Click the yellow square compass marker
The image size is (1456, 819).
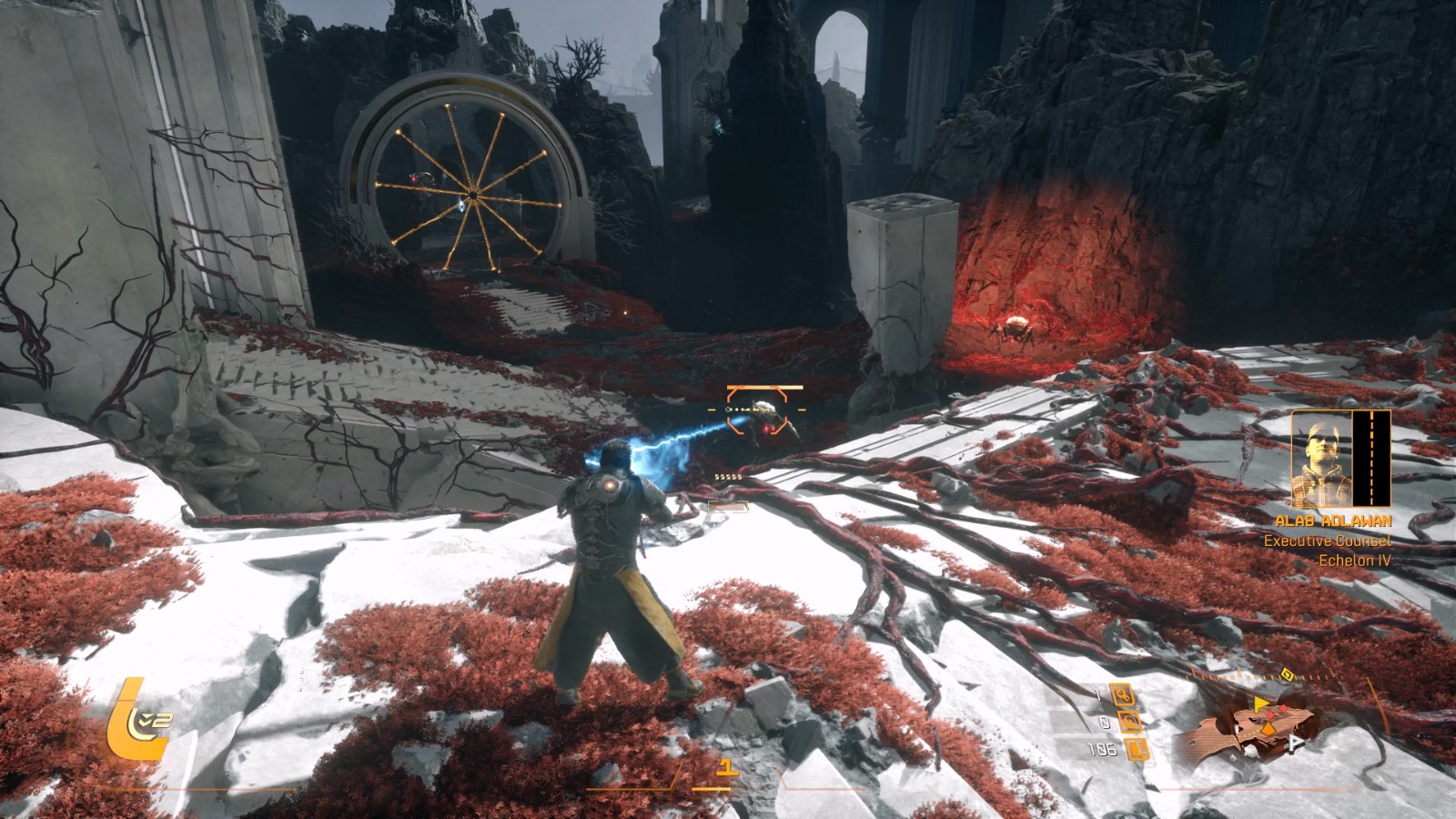coord(1287,674)
